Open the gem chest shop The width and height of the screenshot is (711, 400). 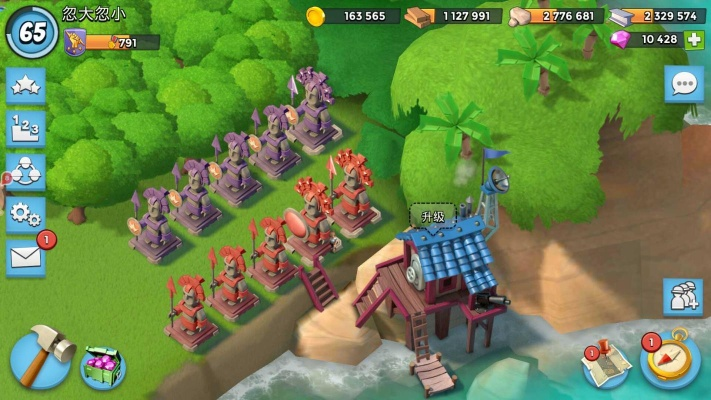tap(102, 365)
